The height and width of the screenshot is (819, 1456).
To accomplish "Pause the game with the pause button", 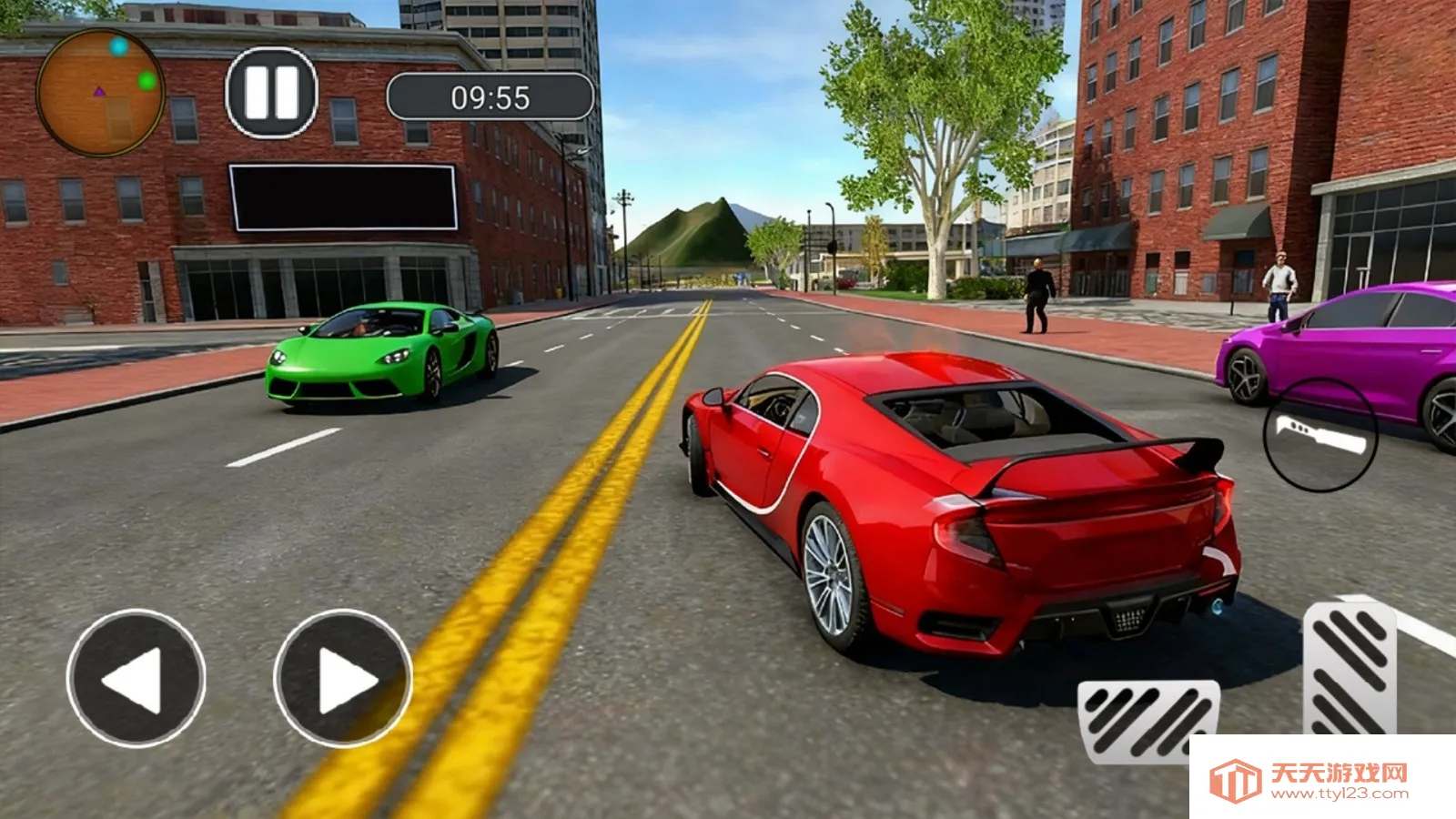I will [271, 93].
